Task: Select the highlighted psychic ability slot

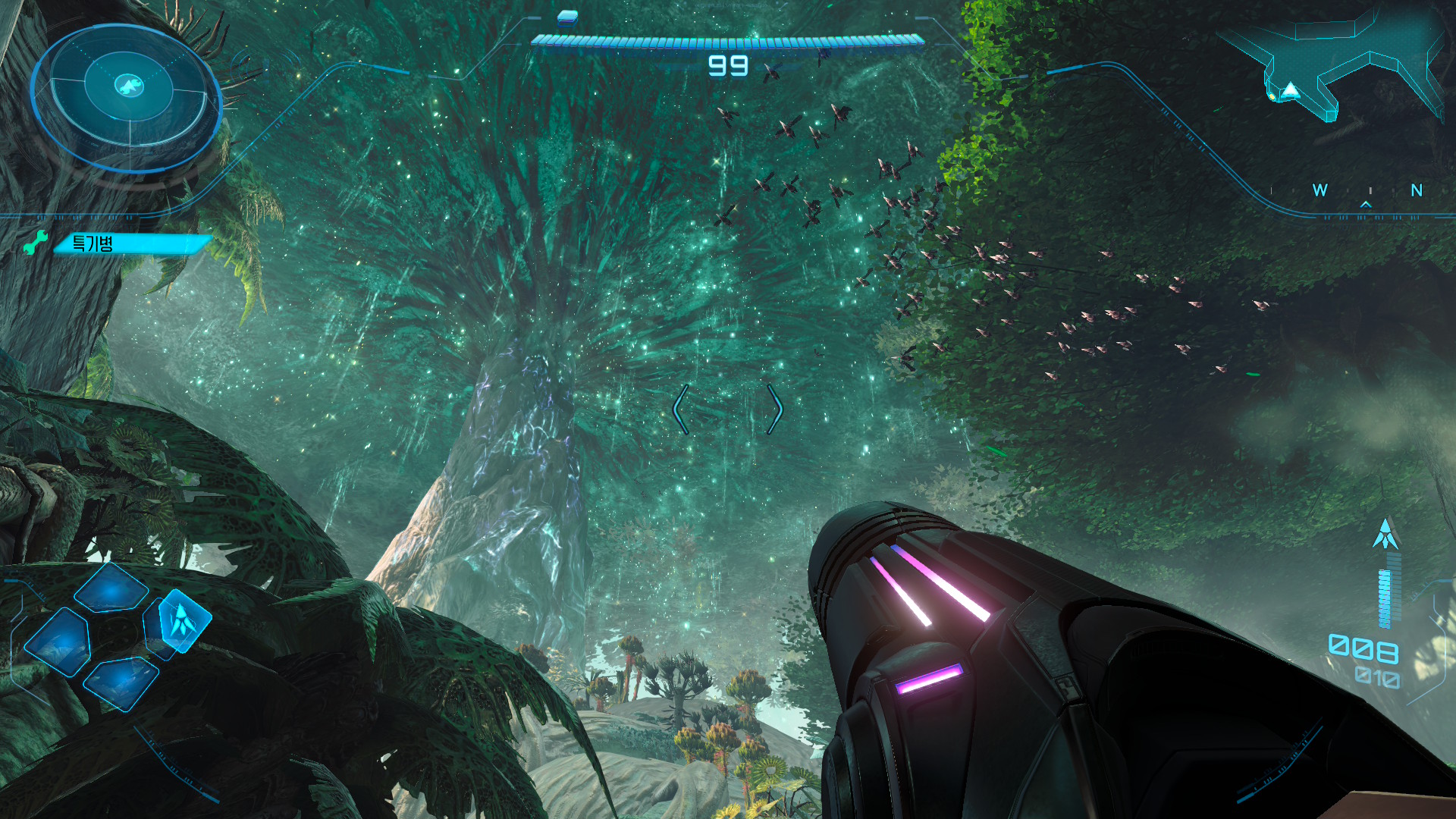Action: click(182, 620)
